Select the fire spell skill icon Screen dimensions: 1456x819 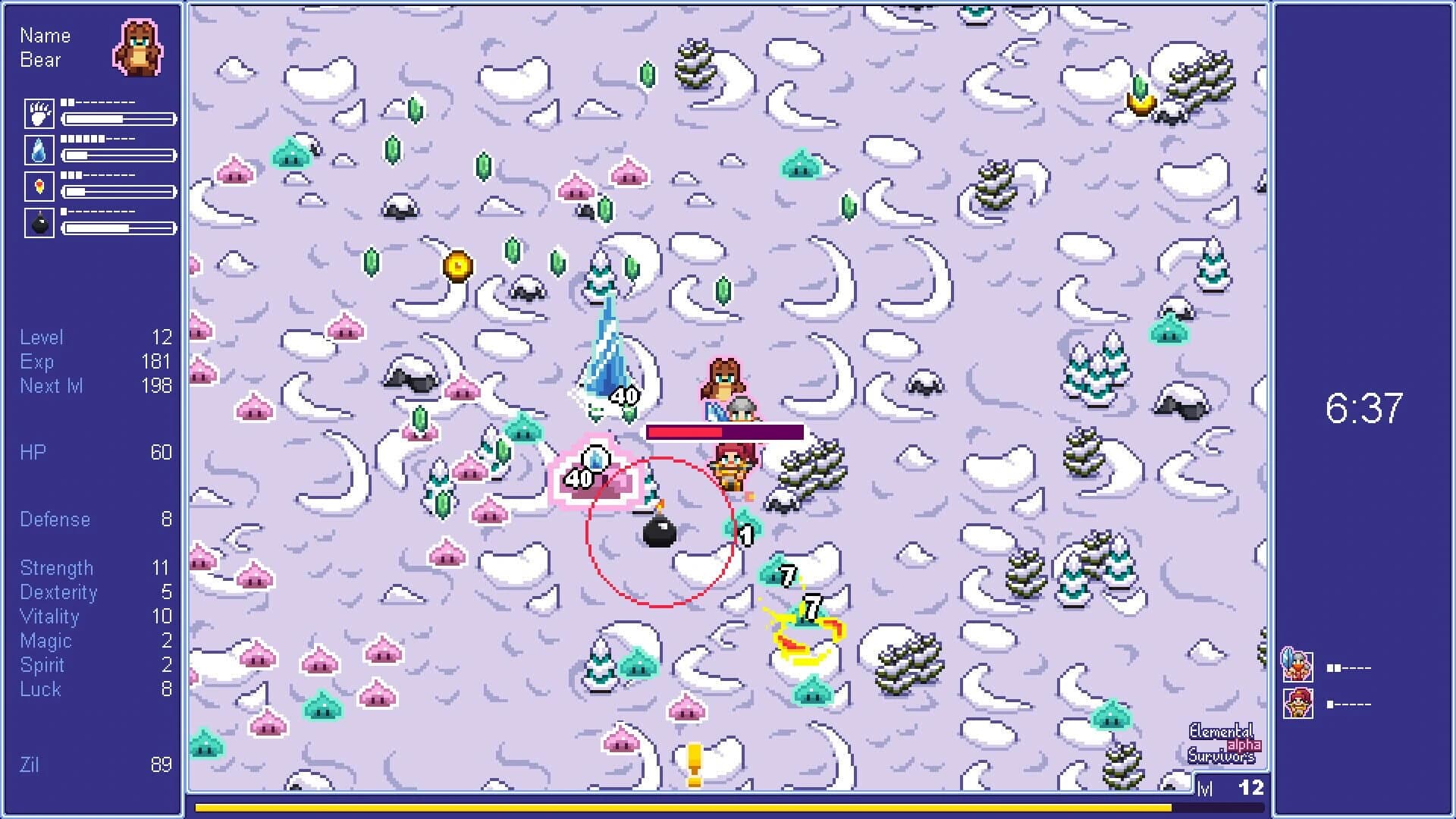pyautogui.click(x=39, y=187)
